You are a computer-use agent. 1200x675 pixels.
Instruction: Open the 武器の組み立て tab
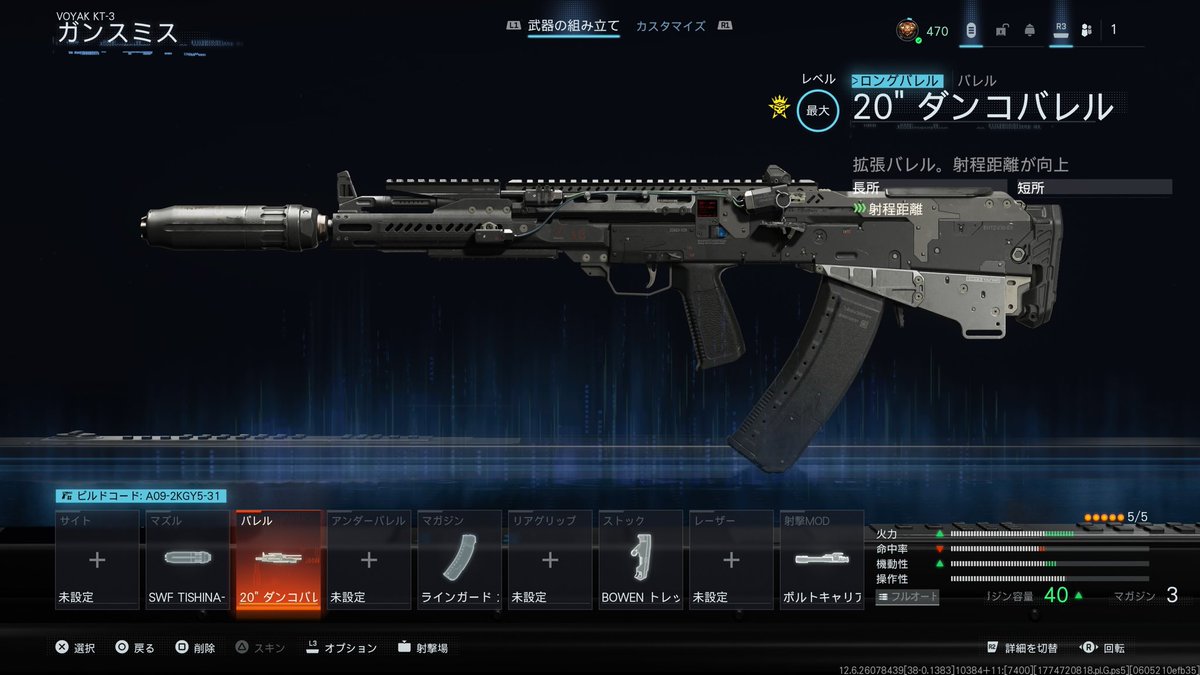(x=573, y=26)
